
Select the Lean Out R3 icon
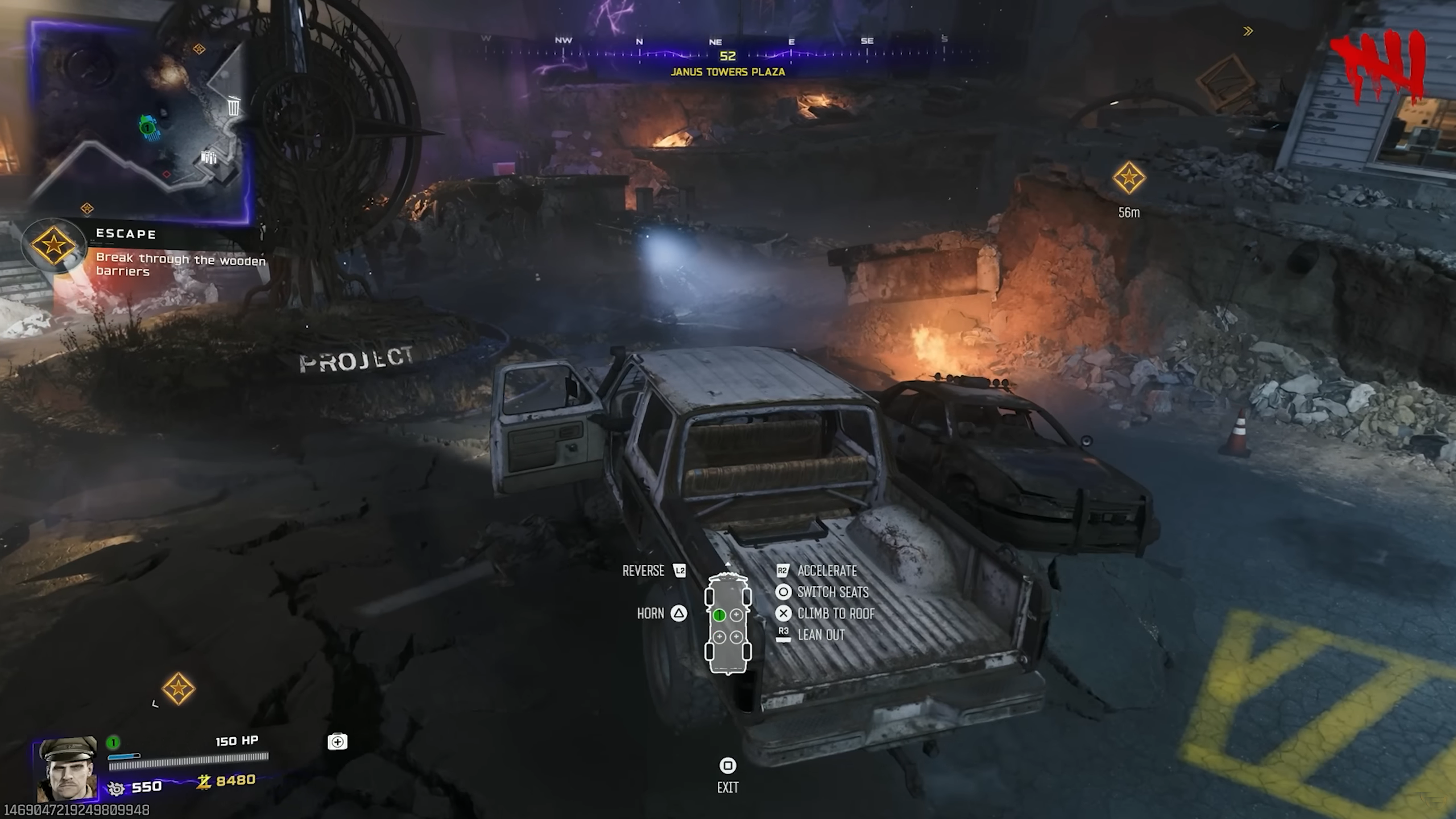(x=784, y=635)
